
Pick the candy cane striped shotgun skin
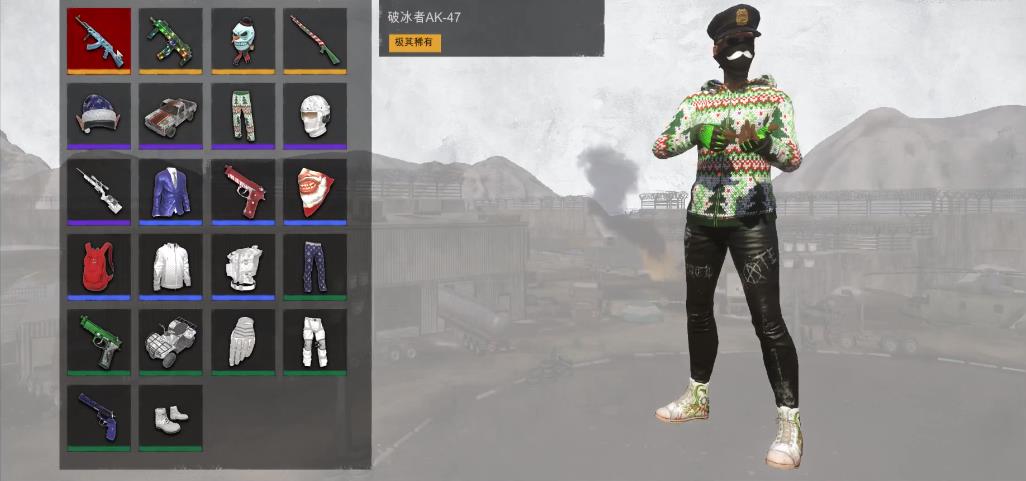pos(315,39)
